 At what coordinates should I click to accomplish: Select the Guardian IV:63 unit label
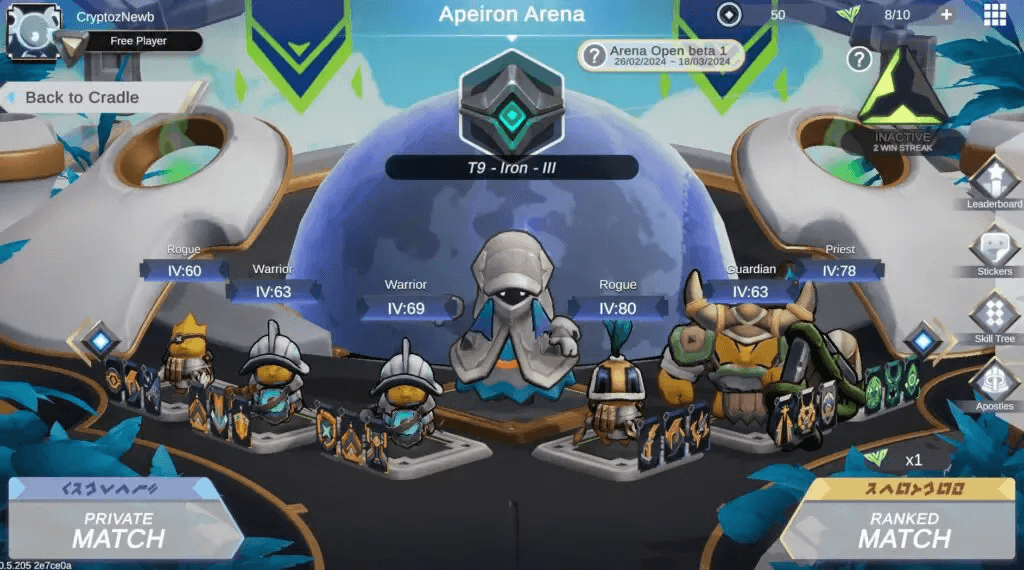pyautogui.click(x=750, y=291)
